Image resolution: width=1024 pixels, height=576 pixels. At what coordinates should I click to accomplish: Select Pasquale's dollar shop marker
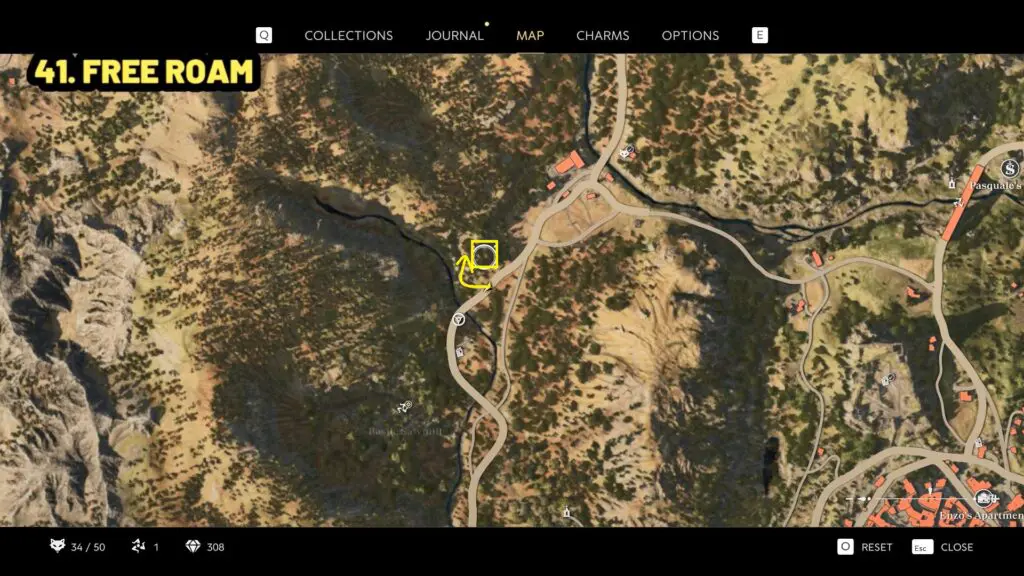click(x=1010, y=167)
